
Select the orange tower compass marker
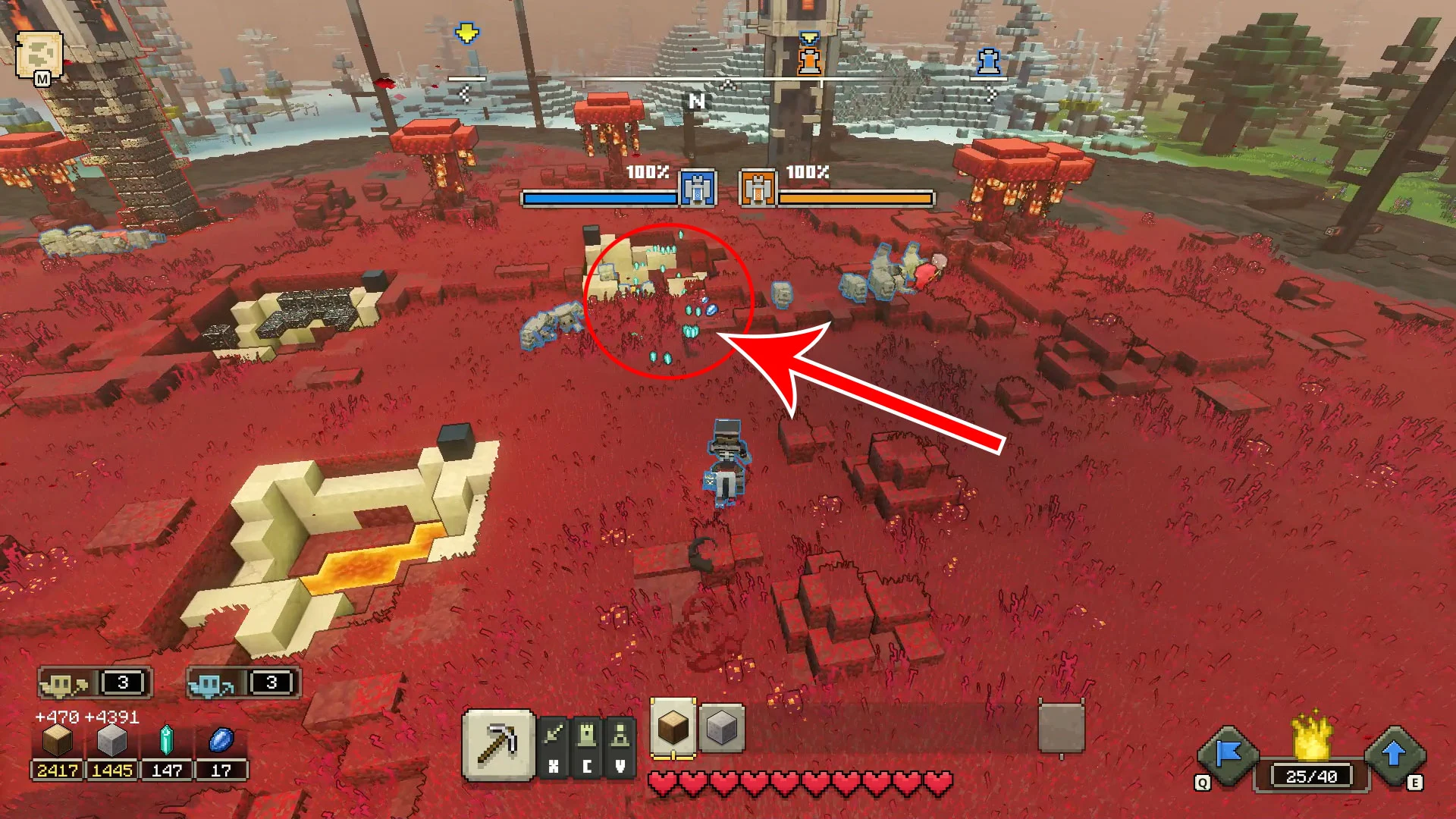click(810, 58)
